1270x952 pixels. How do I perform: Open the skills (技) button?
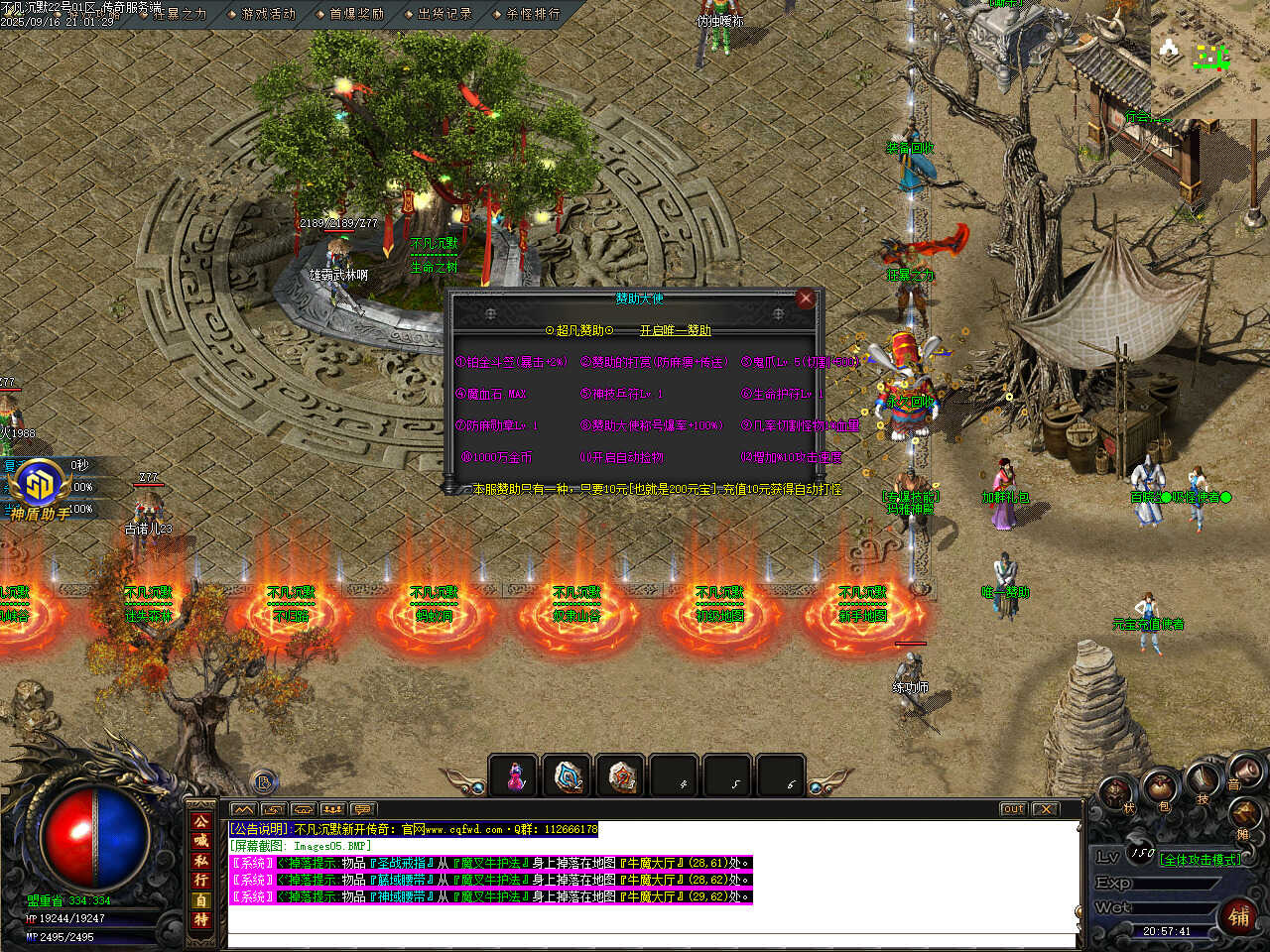[x=1203, y=780]
